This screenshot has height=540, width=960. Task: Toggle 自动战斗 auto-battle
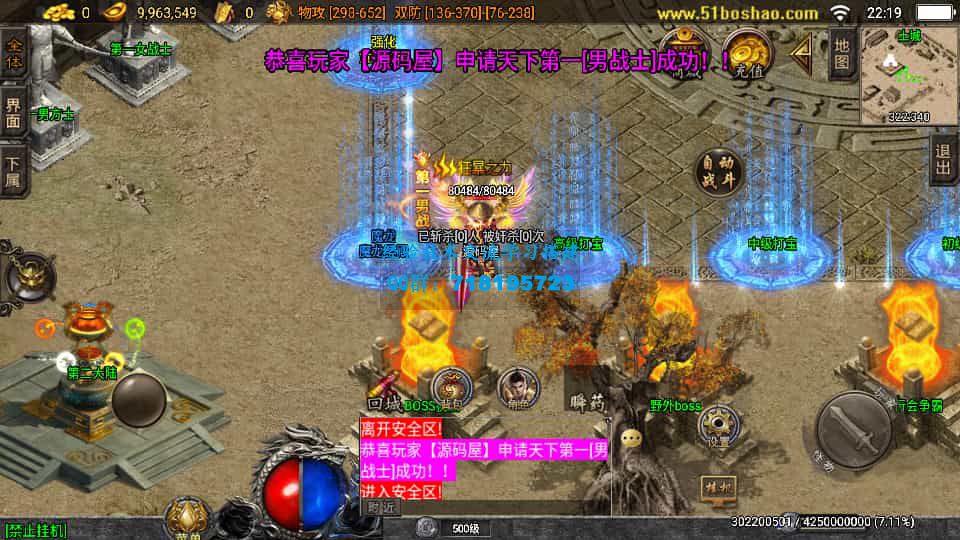tap(719, 174)
